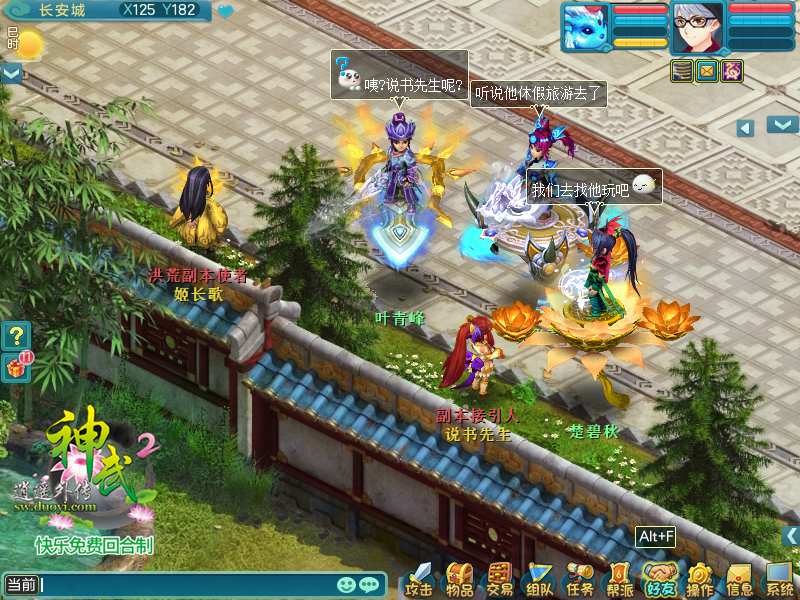
Task: Open the red gift box with notification badge
Action: [16, 367]
